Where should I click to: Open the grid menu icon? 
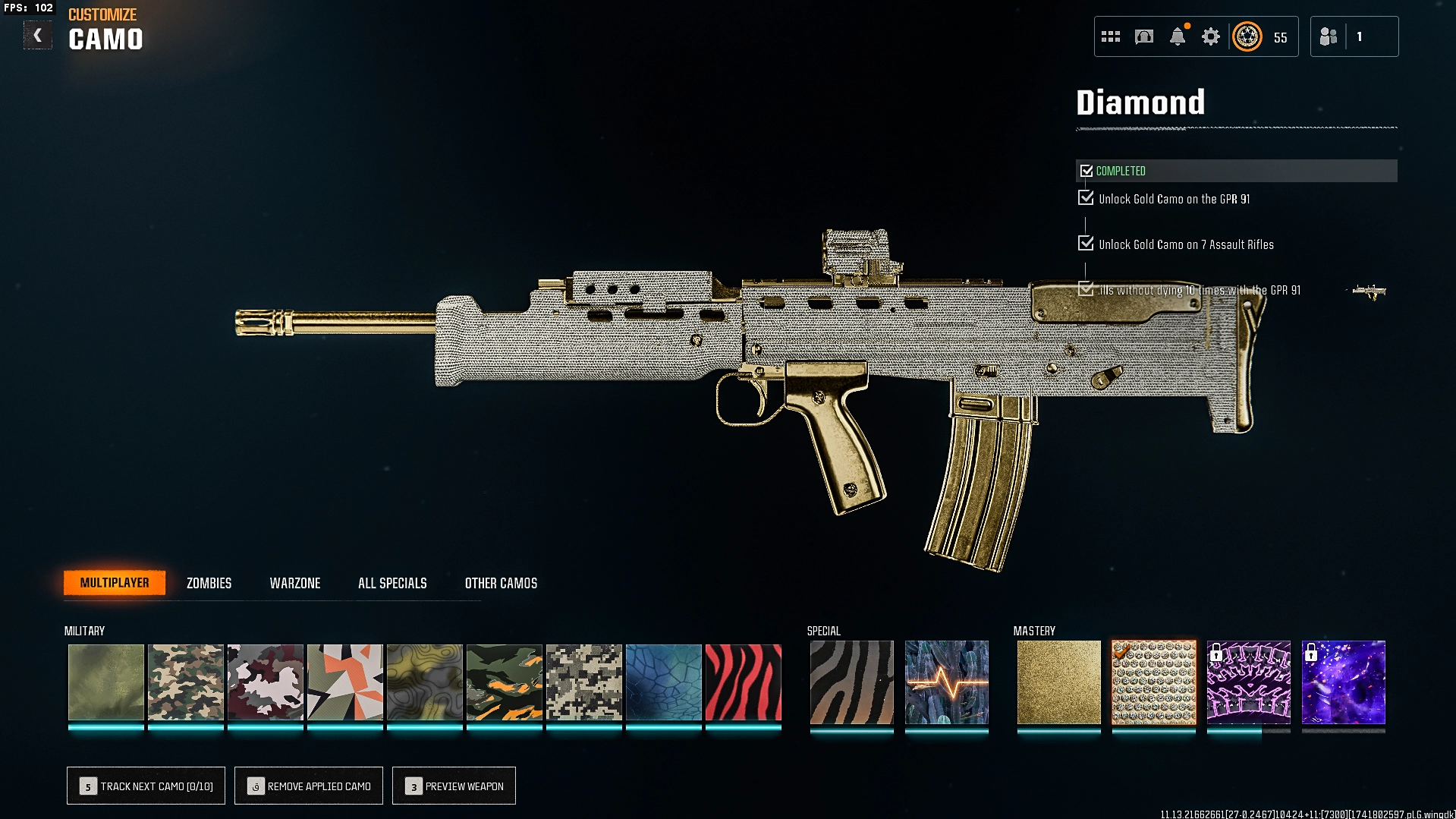coord(1111,36)
